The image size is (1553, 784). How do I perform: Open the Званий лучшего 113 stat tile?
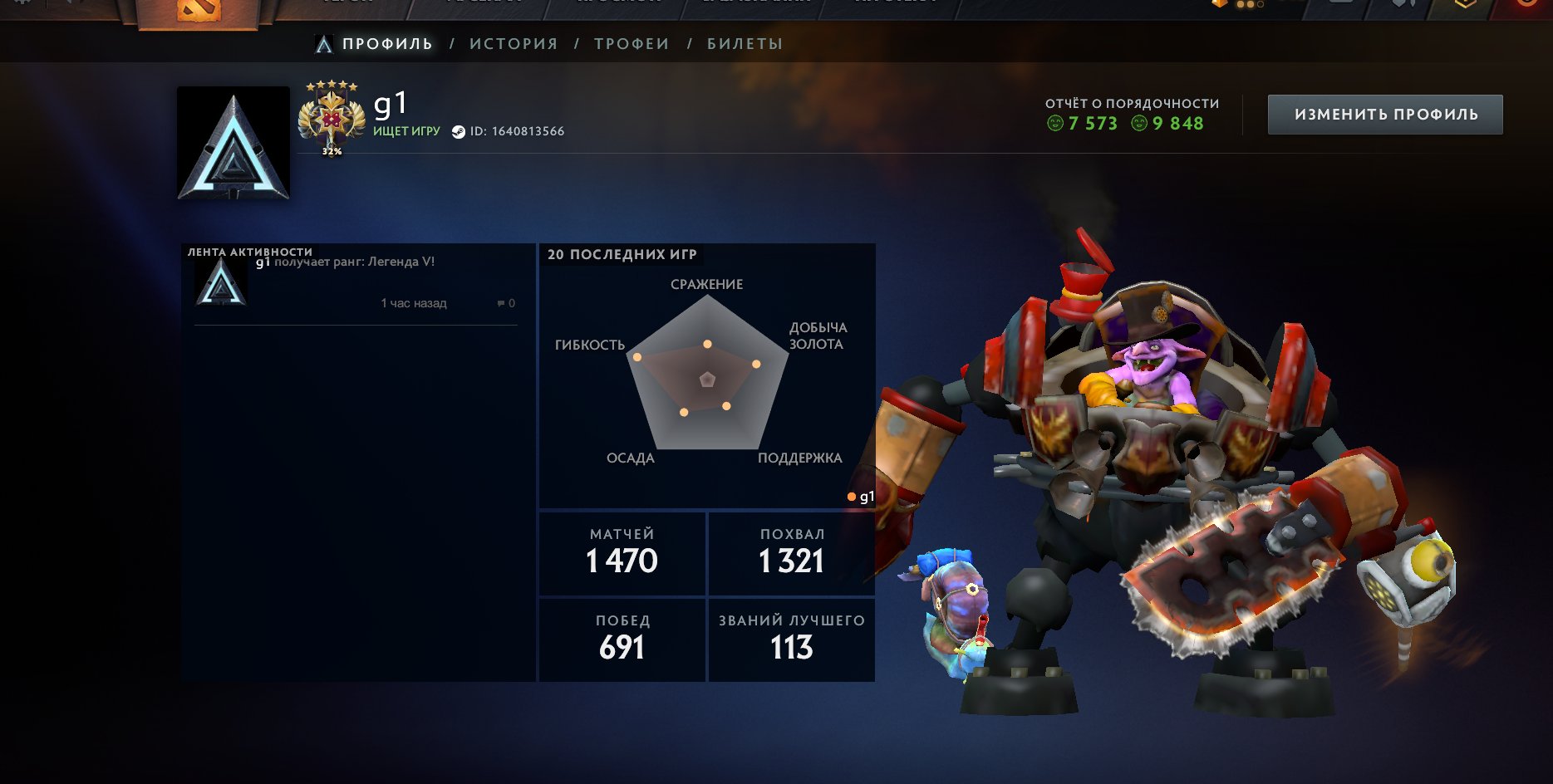791,639
